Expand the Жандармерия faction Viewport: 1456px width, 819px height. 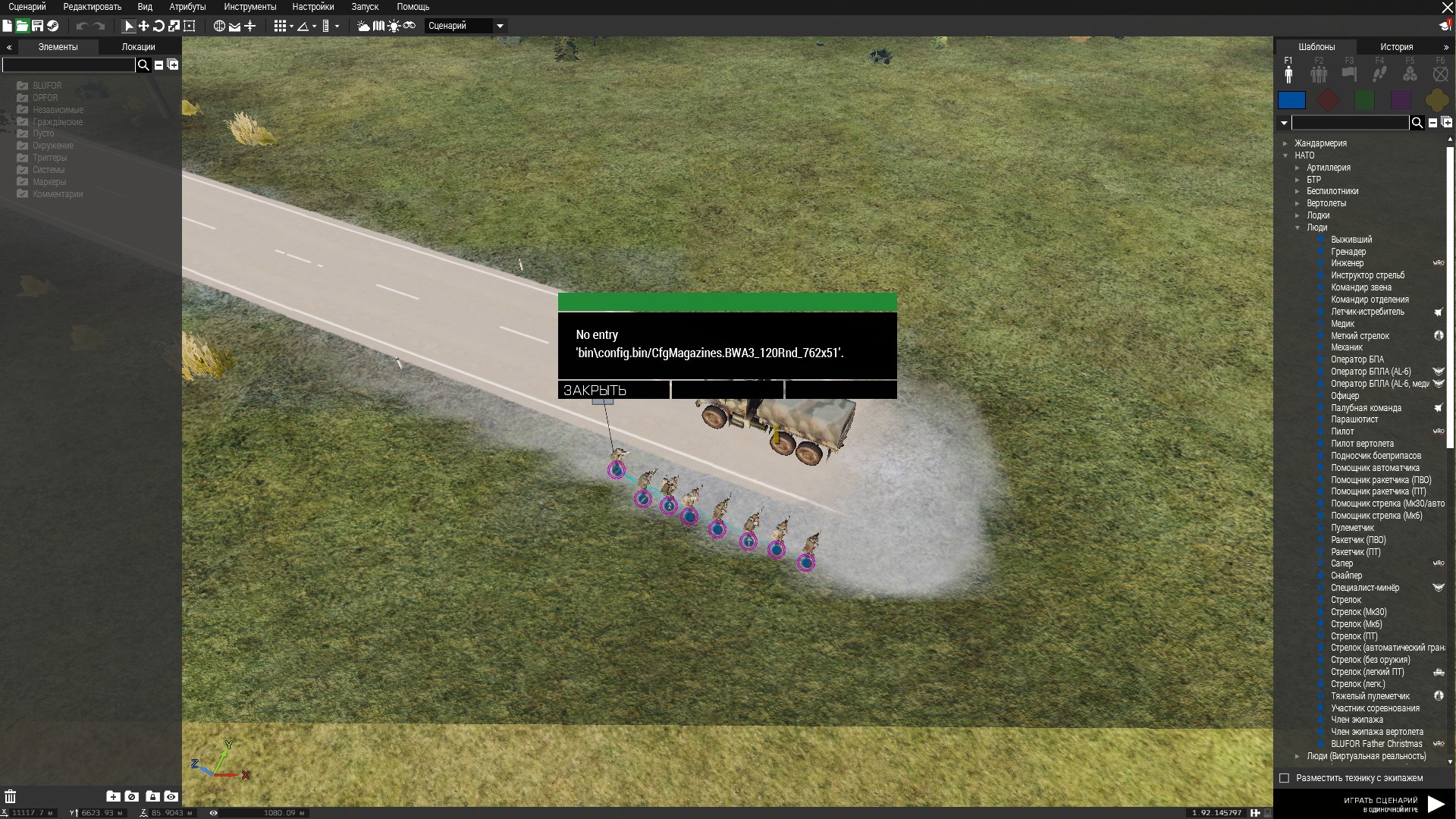click(x=1285, y=143)
